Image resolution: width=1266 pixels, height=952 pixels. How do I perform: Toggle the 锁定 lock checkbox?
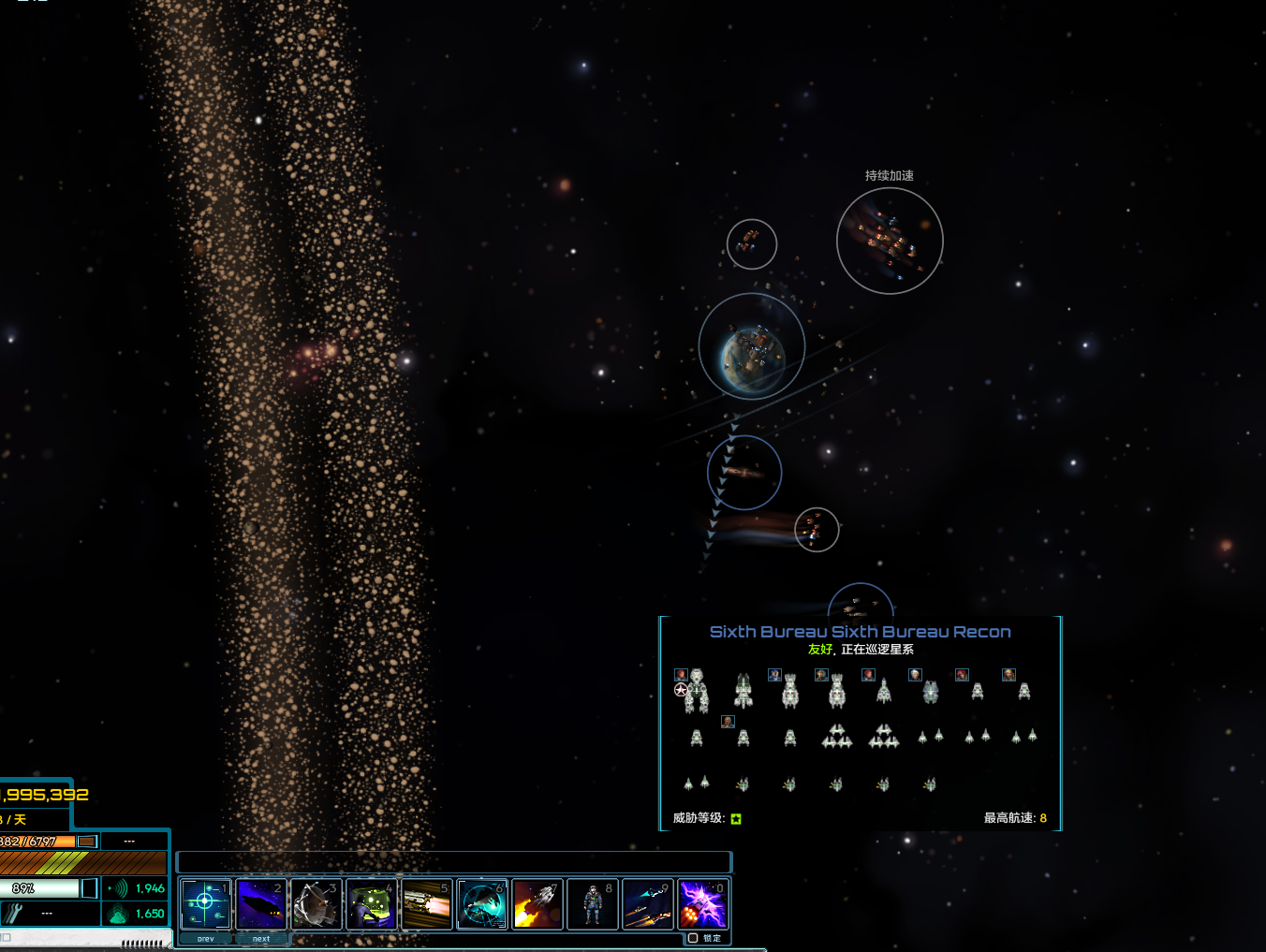click(694, 938)
